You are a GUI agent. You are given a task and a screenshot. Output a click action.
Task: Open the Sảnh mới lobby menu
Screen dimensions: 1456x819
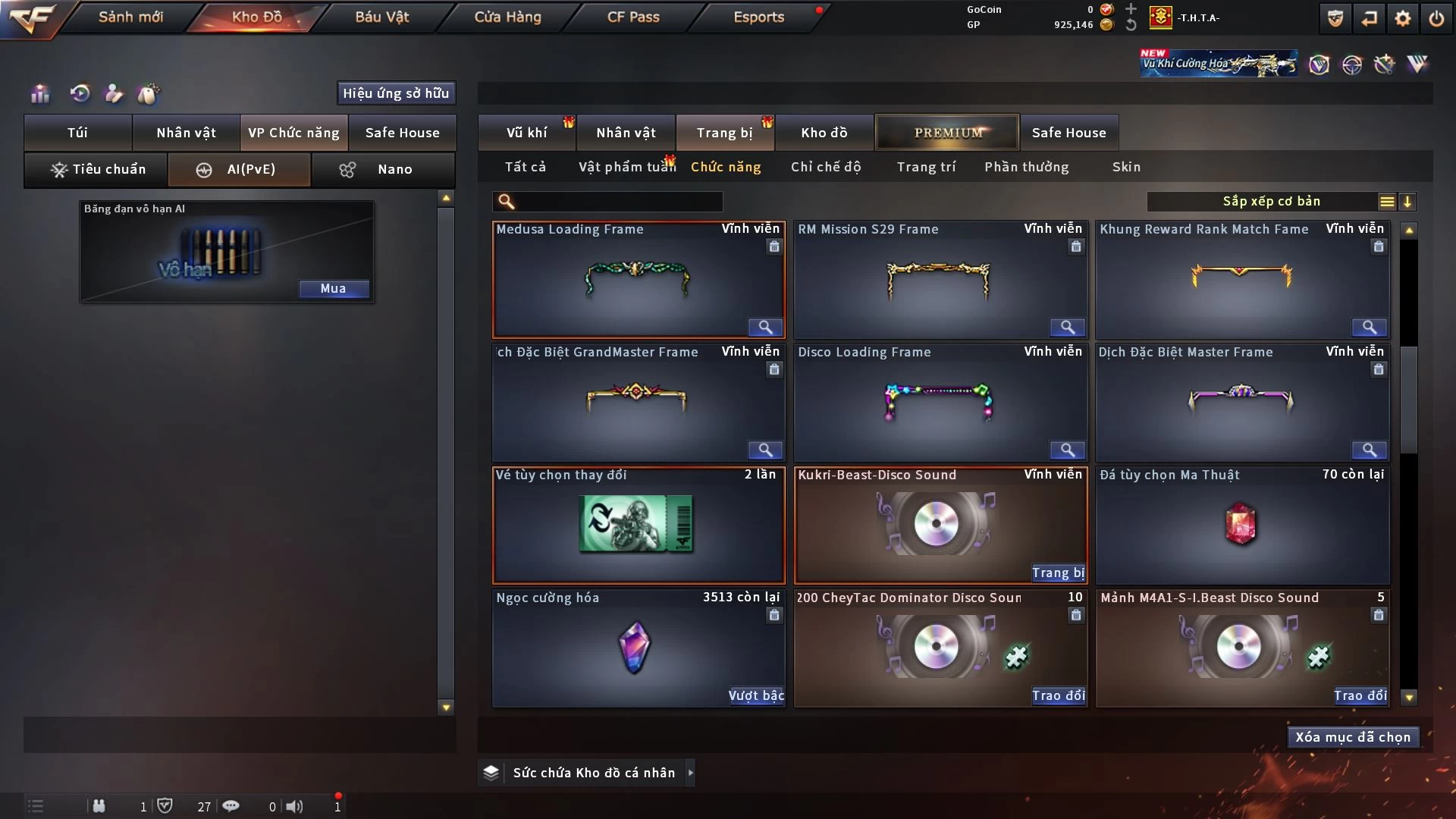pos(130,17)
